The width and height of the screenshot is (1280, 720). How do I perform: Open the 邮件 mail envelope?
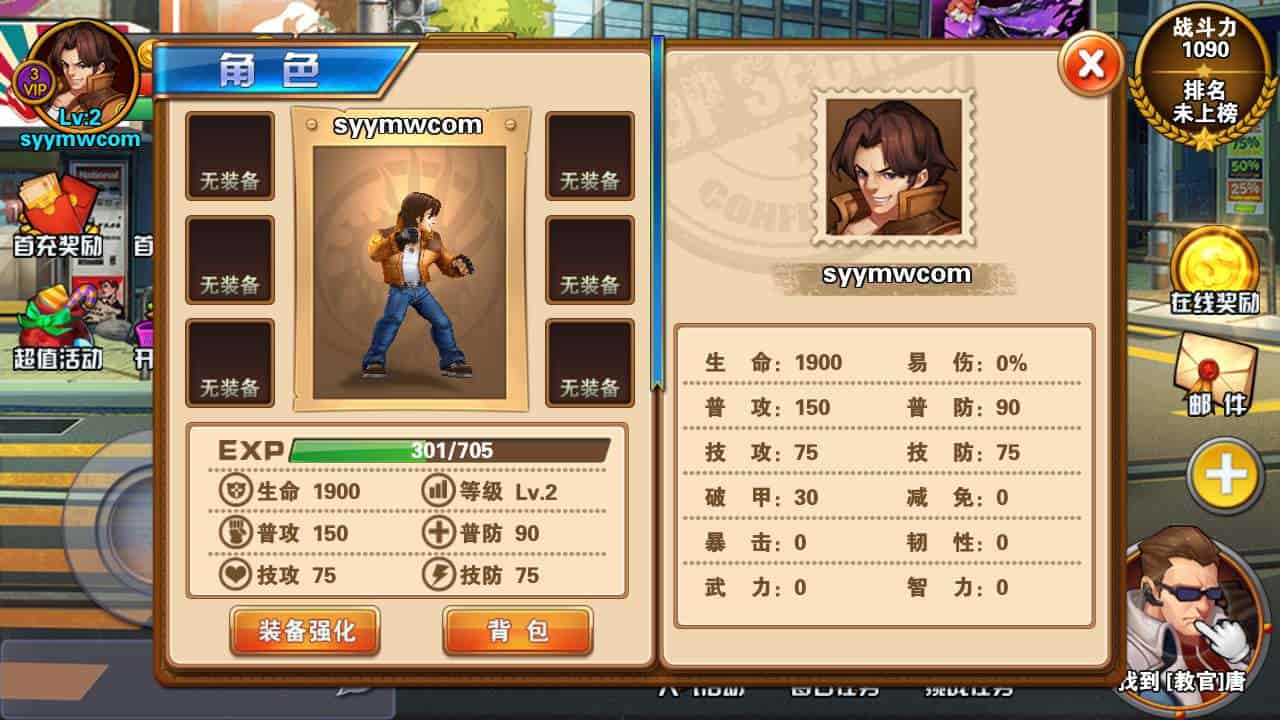pos(1214,370)
